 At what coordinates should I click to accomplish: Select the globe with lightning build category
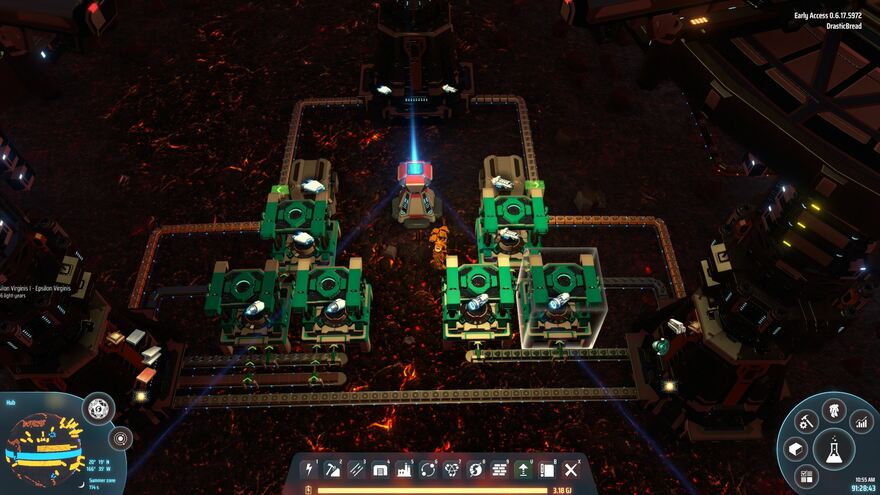click(476, 469)
